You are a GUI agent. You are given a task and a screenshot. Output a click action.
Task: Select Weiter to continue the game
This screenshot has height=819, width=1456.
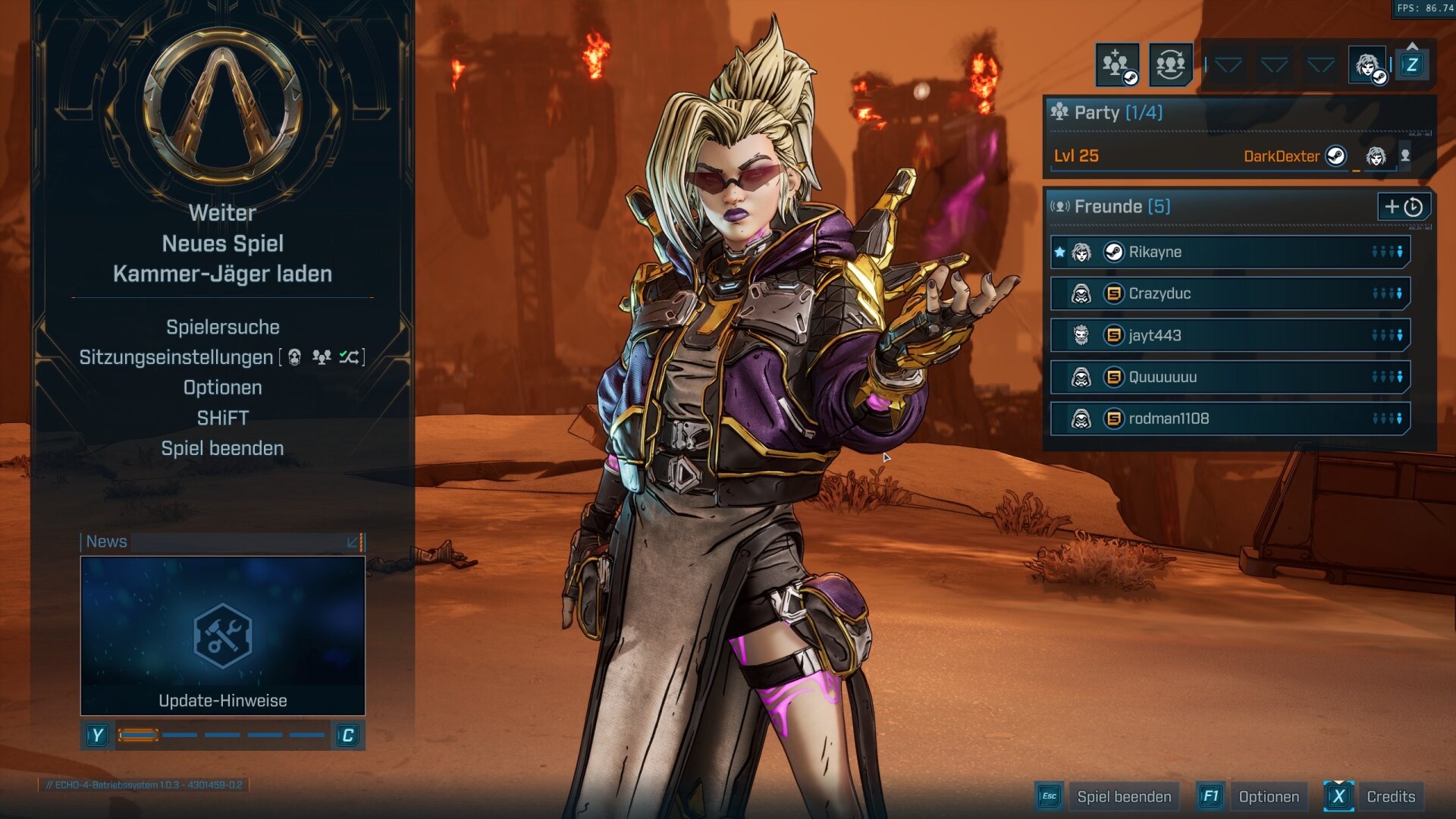click(222, 213)
